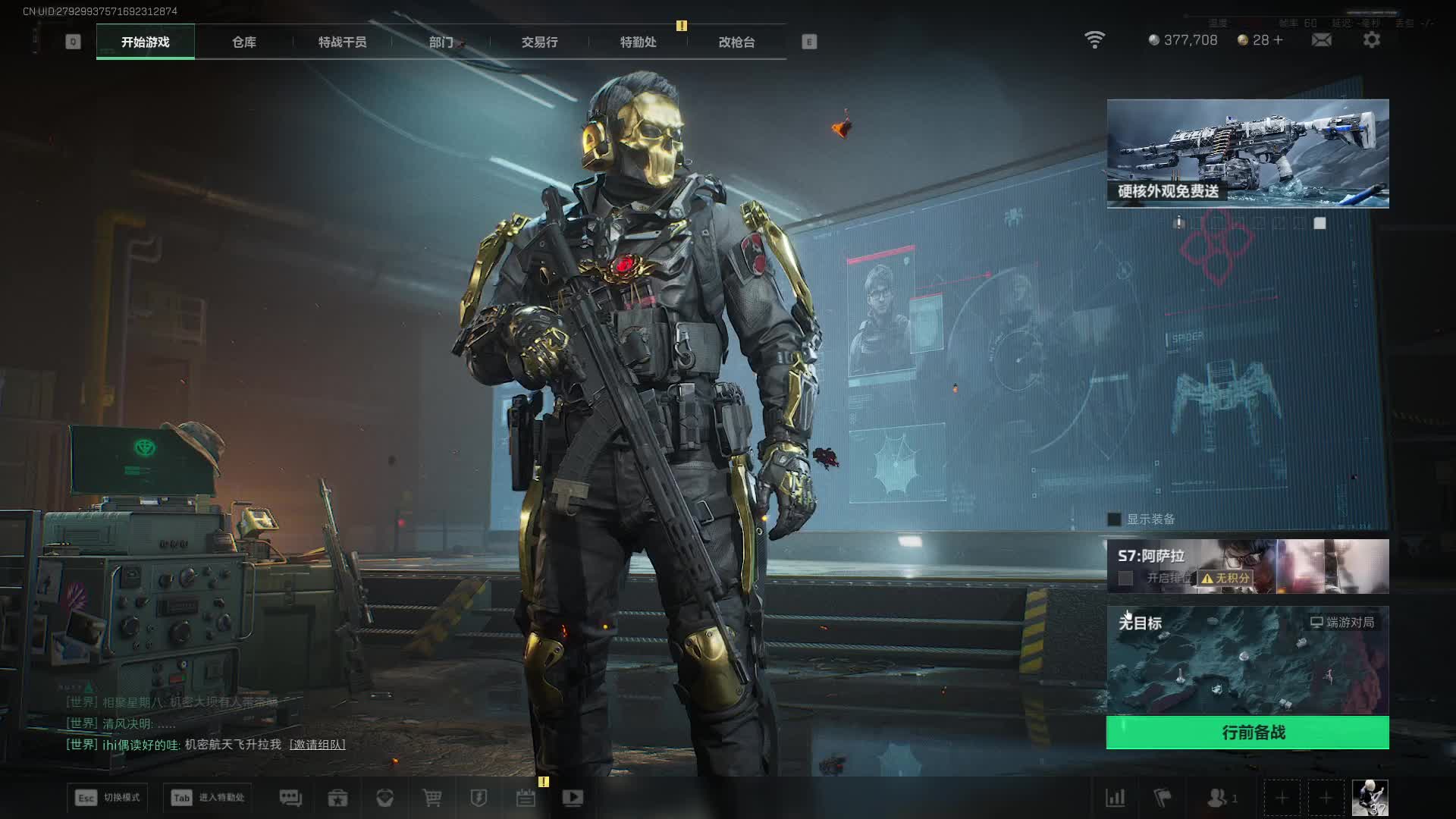1456x819 pixels.
Task: Open the 仓库 warehouse tab
Action: 244,42
